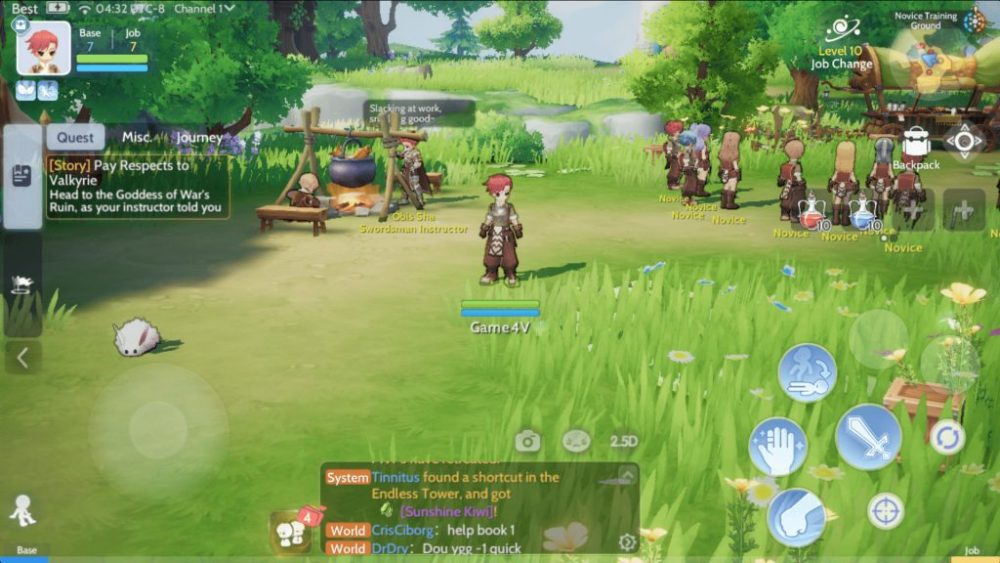Tap the crosshair target lock button
Viewport: 1000px width, 563px height.
885,511
